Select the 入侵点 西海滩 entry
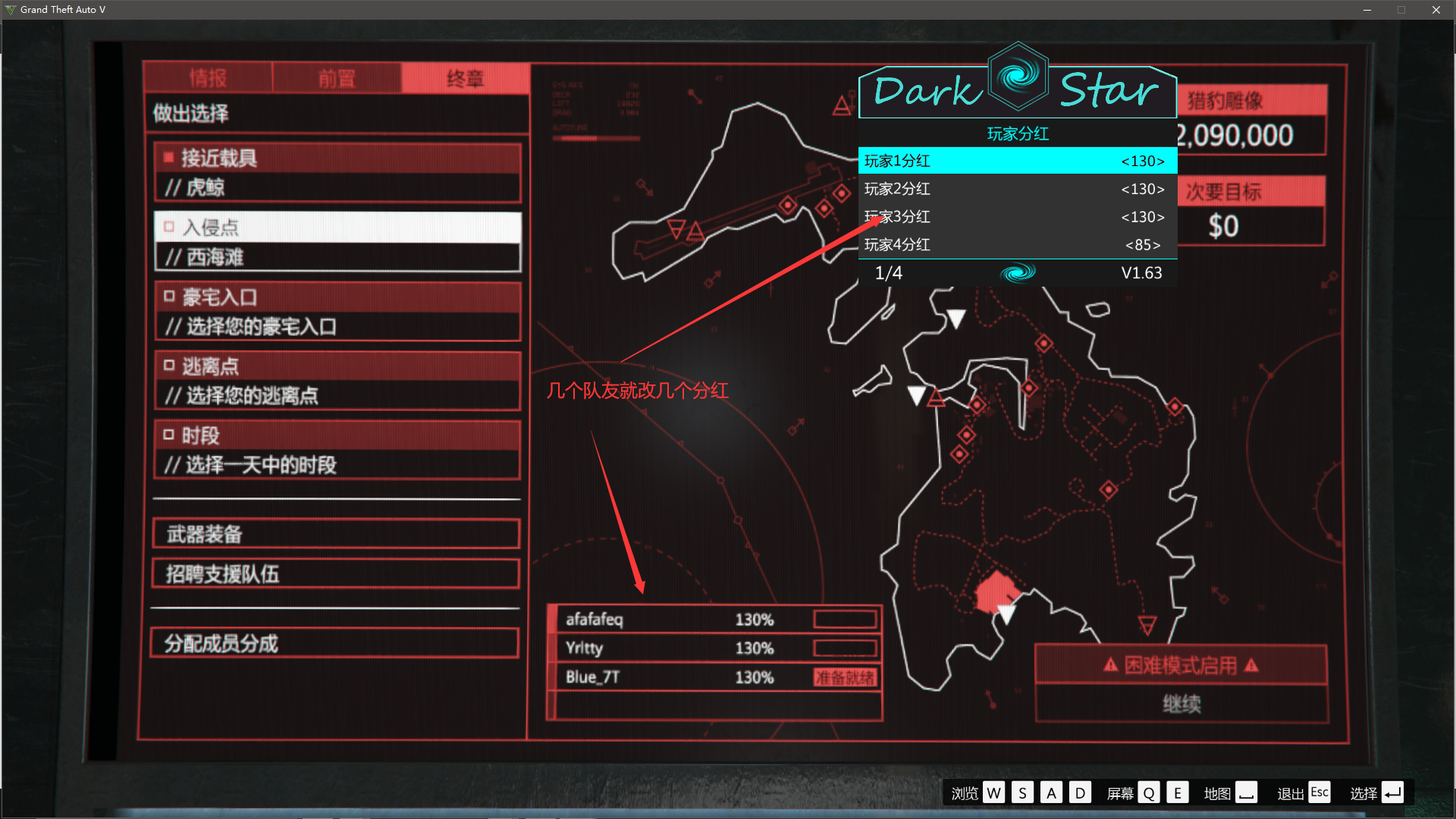The width and height of the screenshot is (1456, 819). tap(337, 242)
